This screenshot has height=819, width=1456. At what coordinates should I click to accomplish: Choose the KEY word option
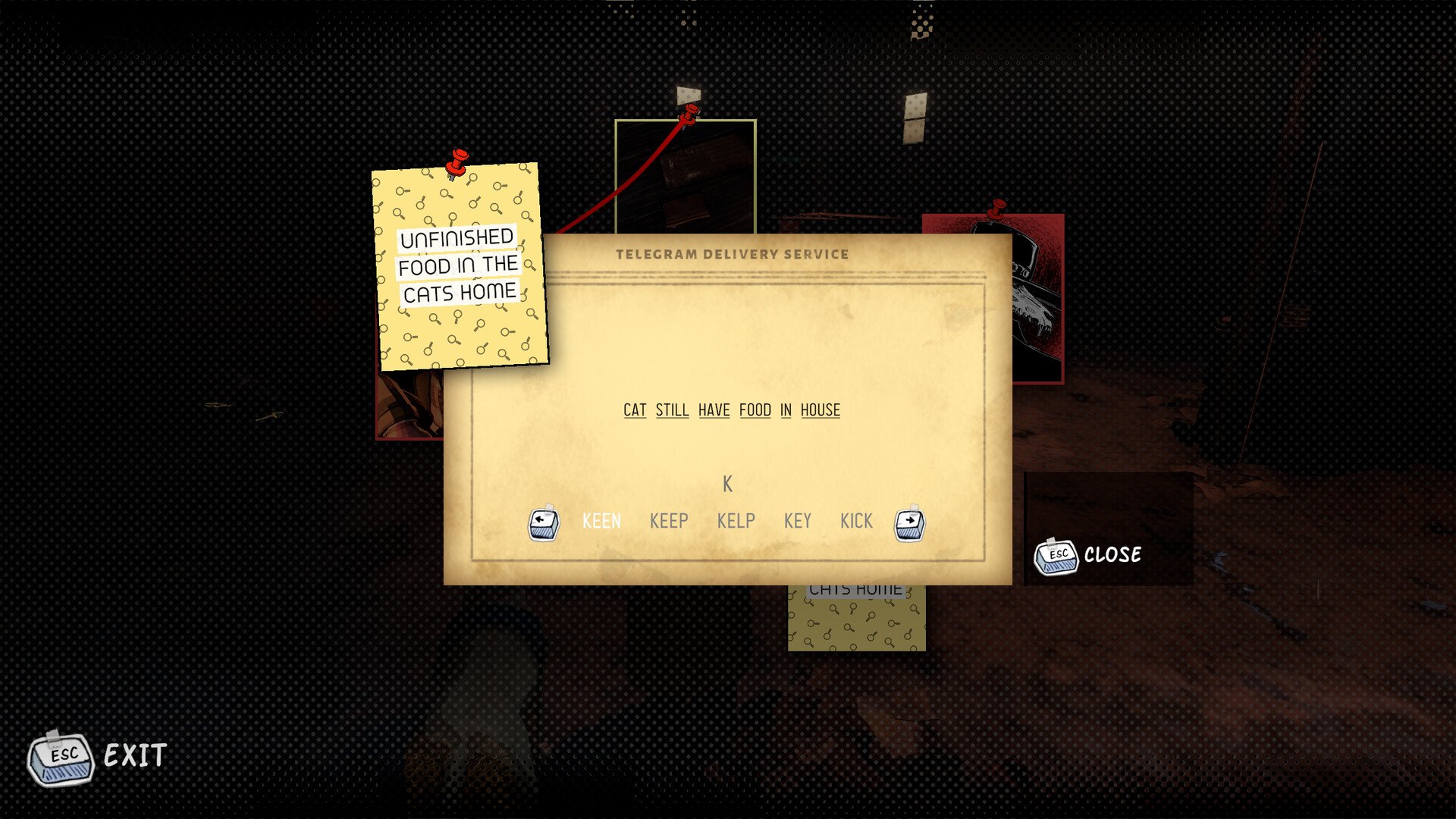pos(797,521)
